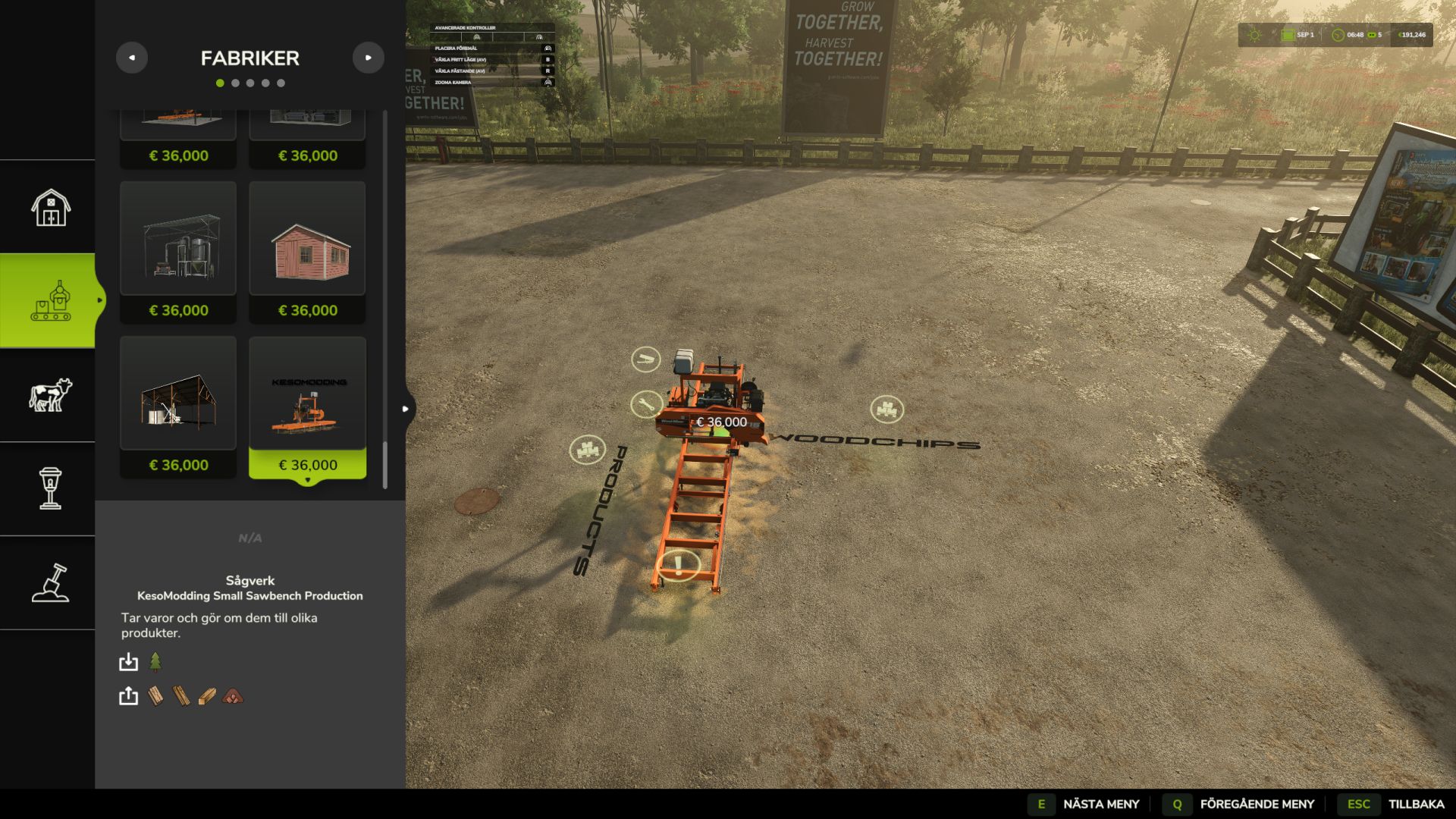
Task: Pick the red wooden shed building
Action: (x=307, y=252)
